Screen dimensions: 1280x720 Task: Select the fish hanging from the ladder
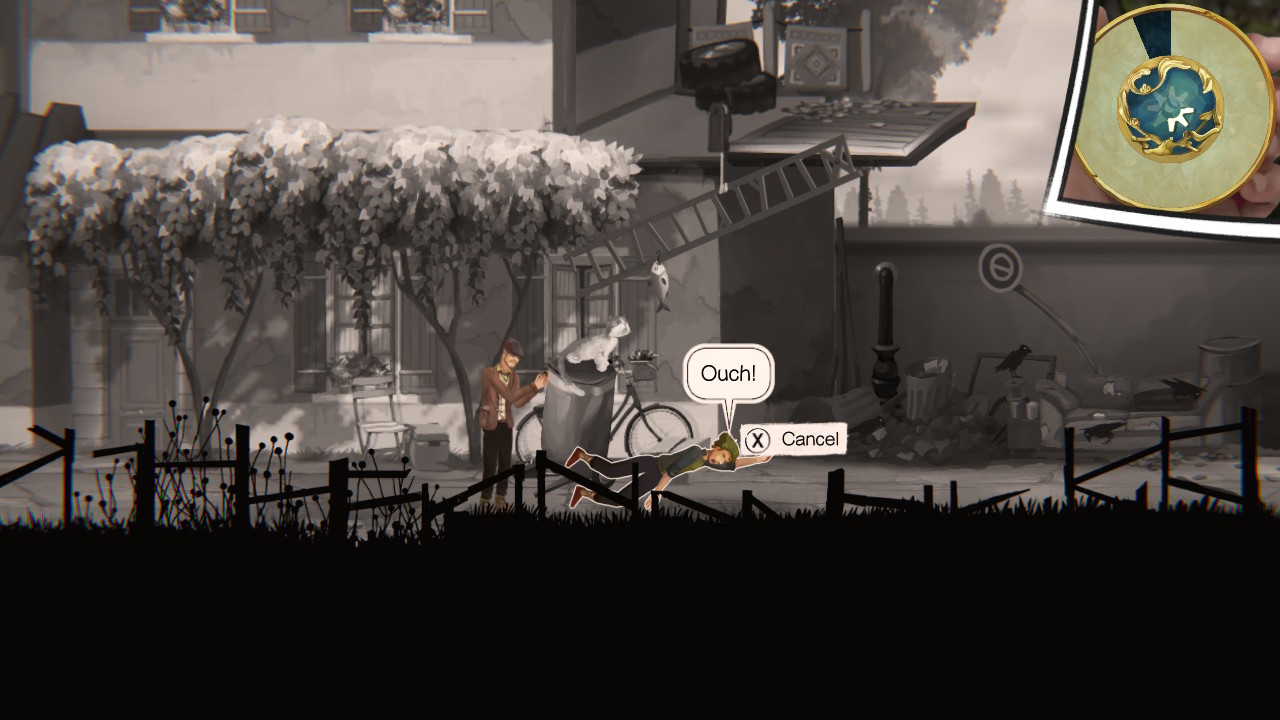click(x=660, y=285)
